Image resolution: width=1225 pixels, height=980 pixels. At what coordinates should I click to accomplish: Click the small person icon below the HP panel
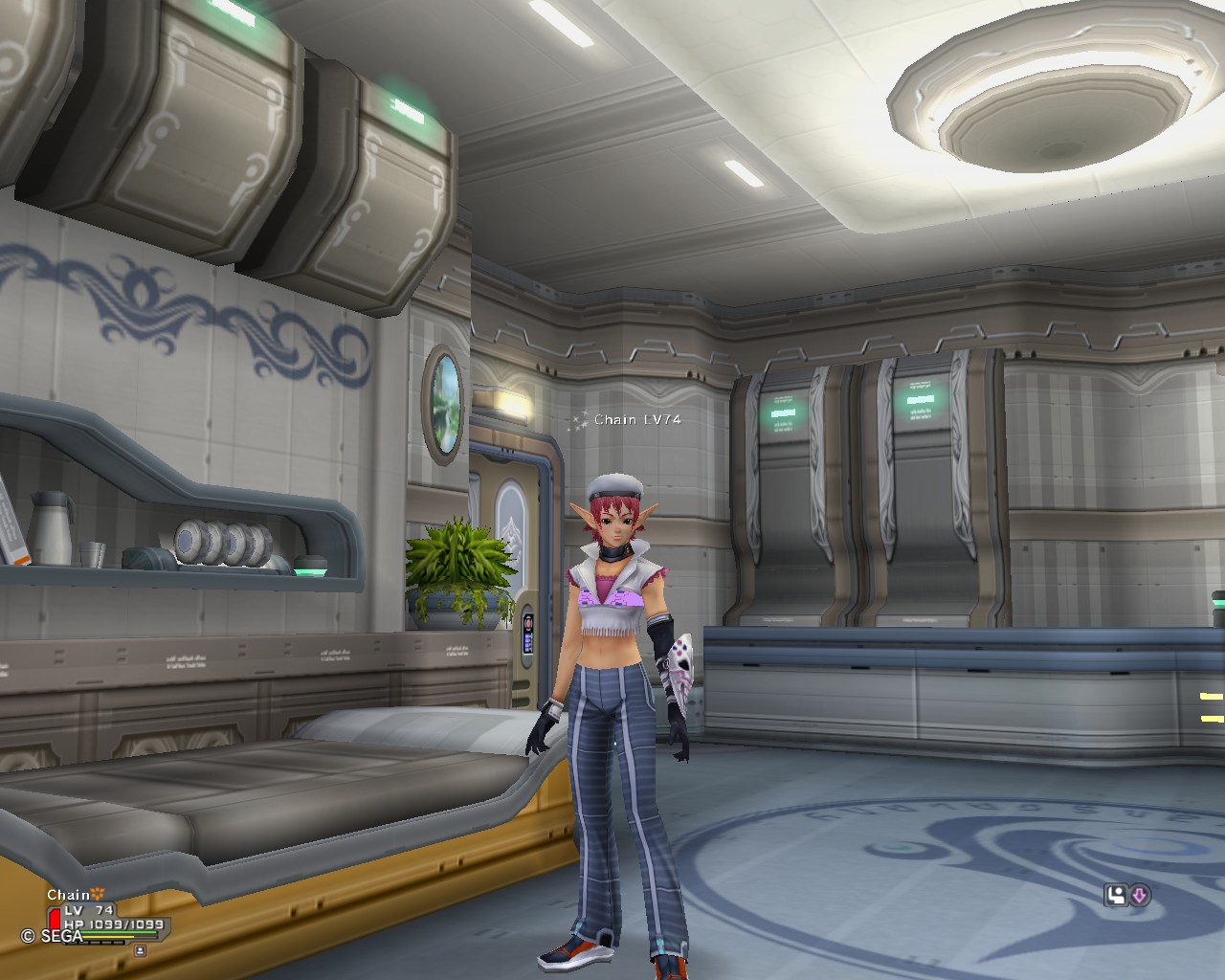141,950
